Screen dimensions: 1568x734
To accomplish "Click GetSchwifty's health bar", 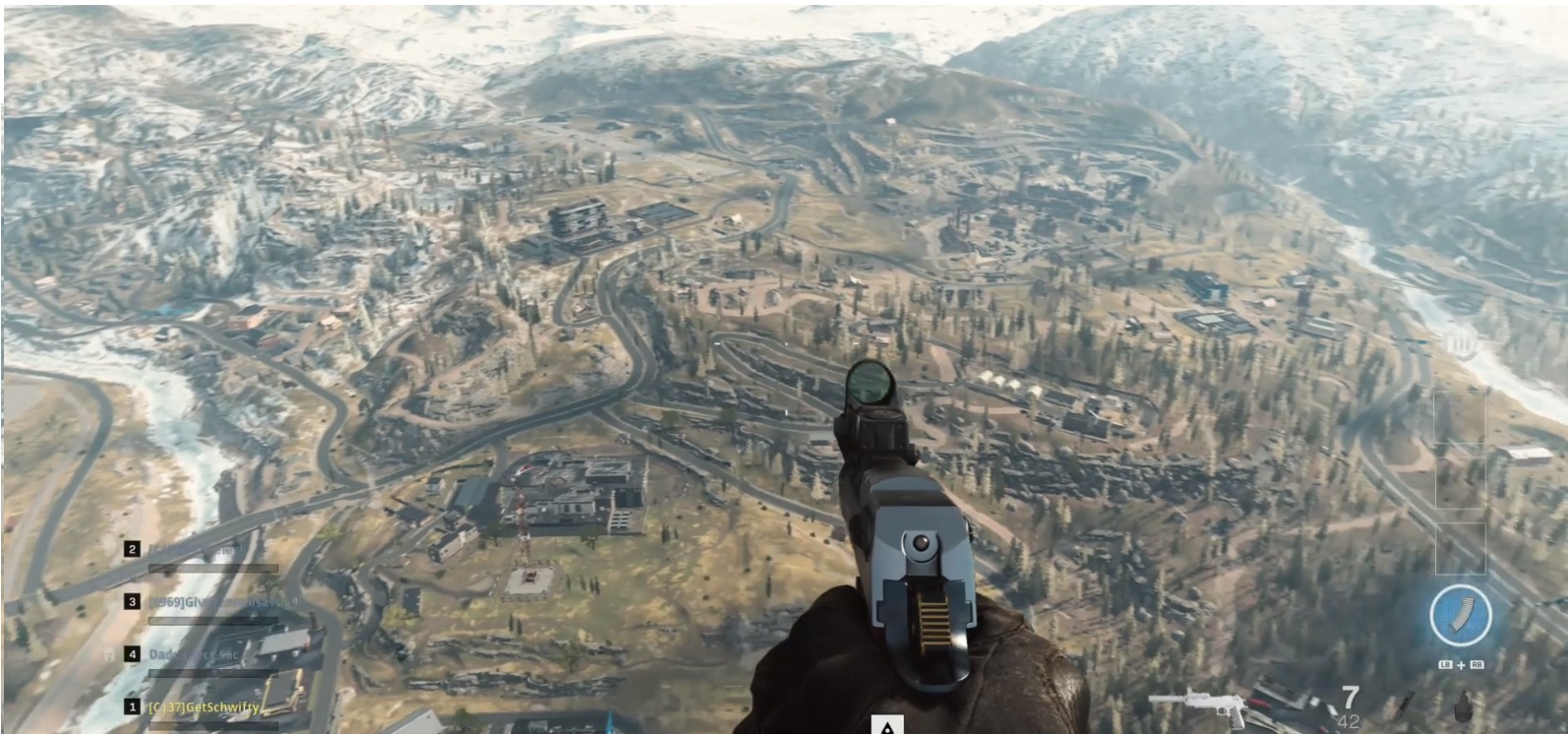I will (x=212, y=726).
